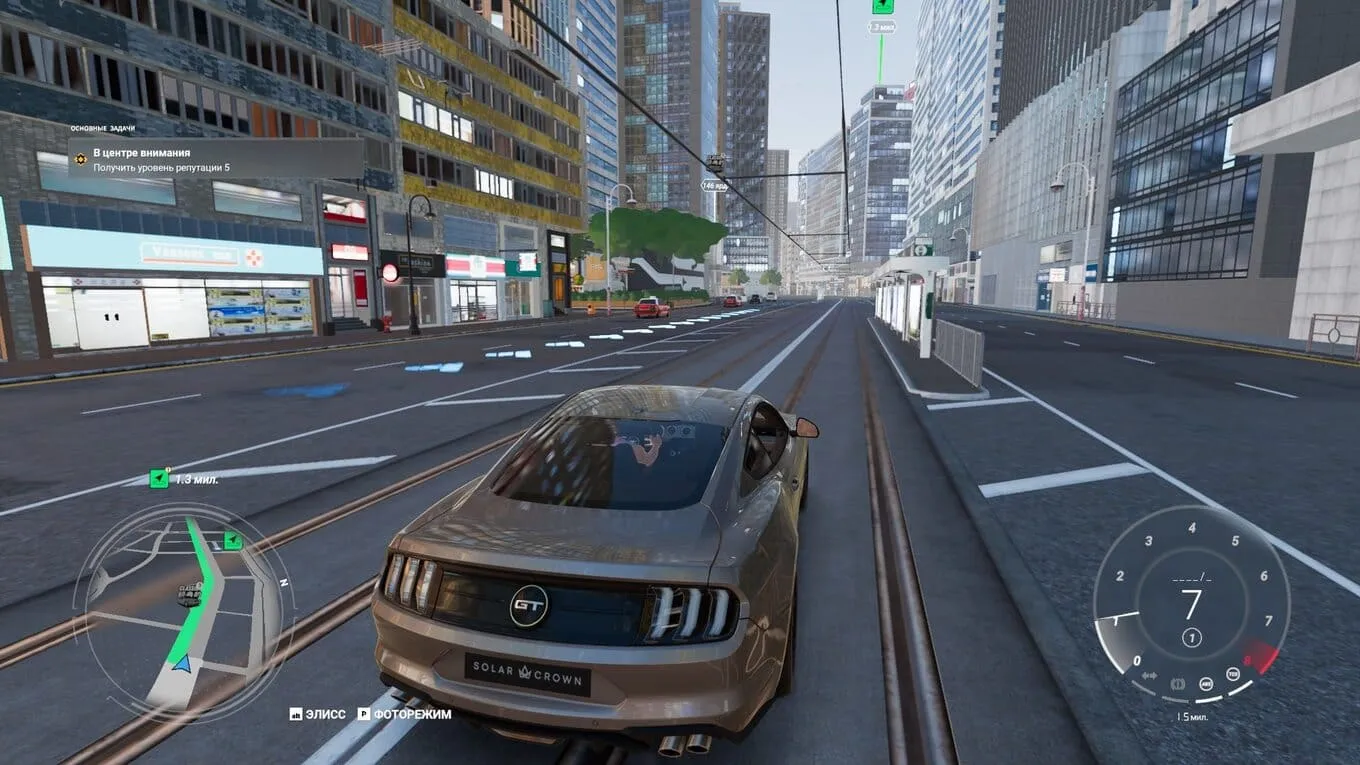The image size is (1360, 765).
Task: Click the green waypoint icon above the minimap
Action: (159, 479)
